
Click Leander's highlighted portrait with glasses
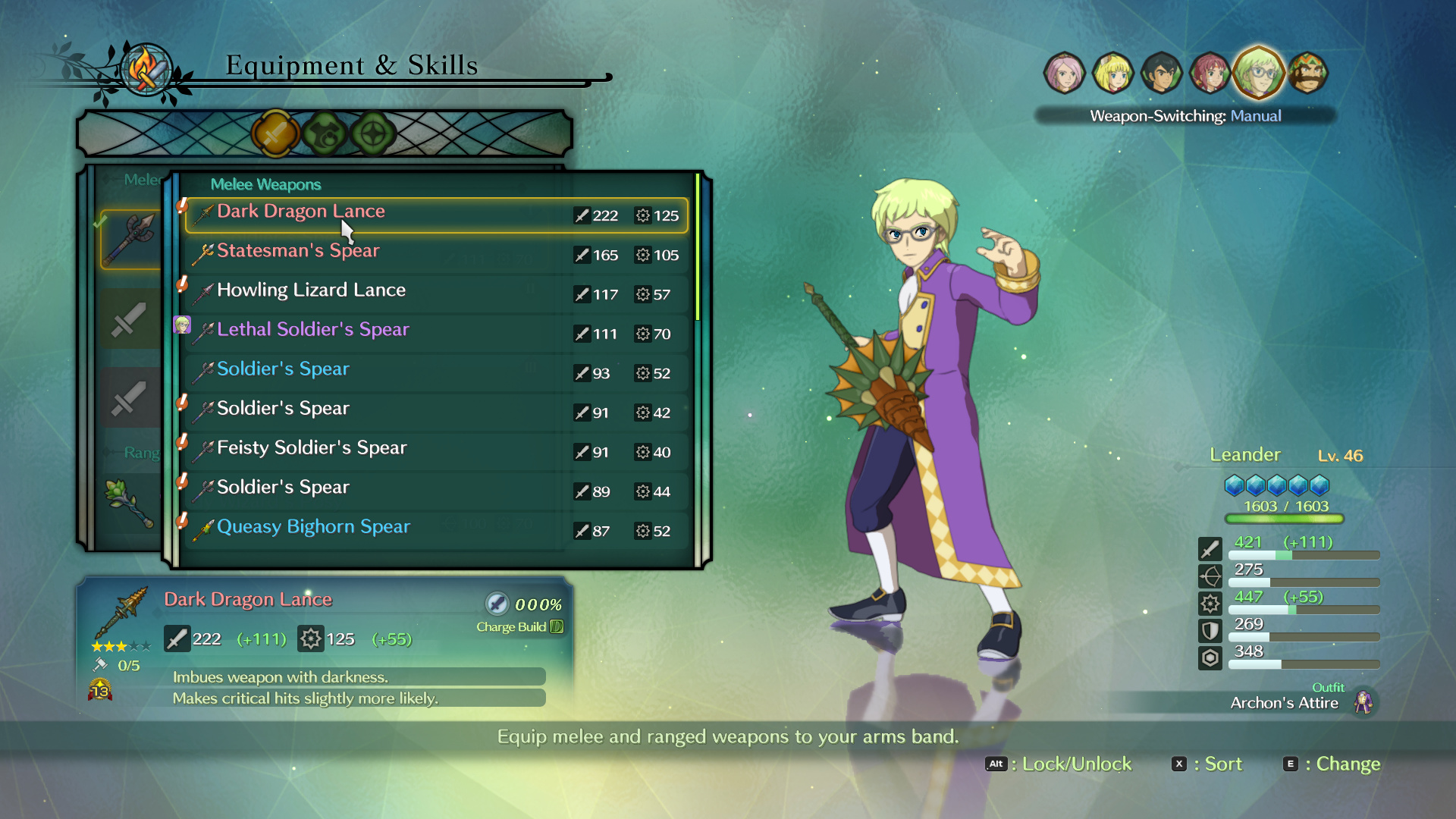1259,73
